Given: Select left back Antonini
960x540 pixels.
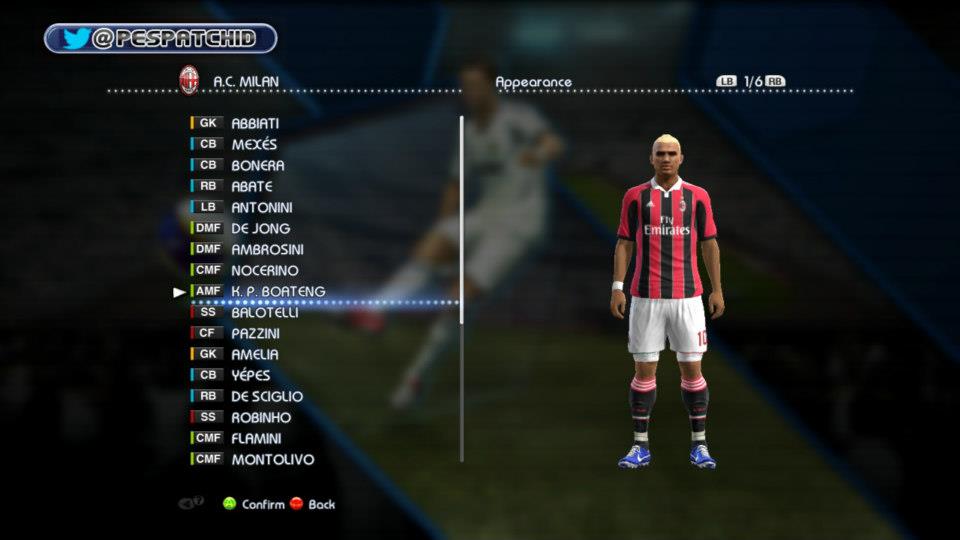Looking at the screenshot, I should click(x=262, y=207).
